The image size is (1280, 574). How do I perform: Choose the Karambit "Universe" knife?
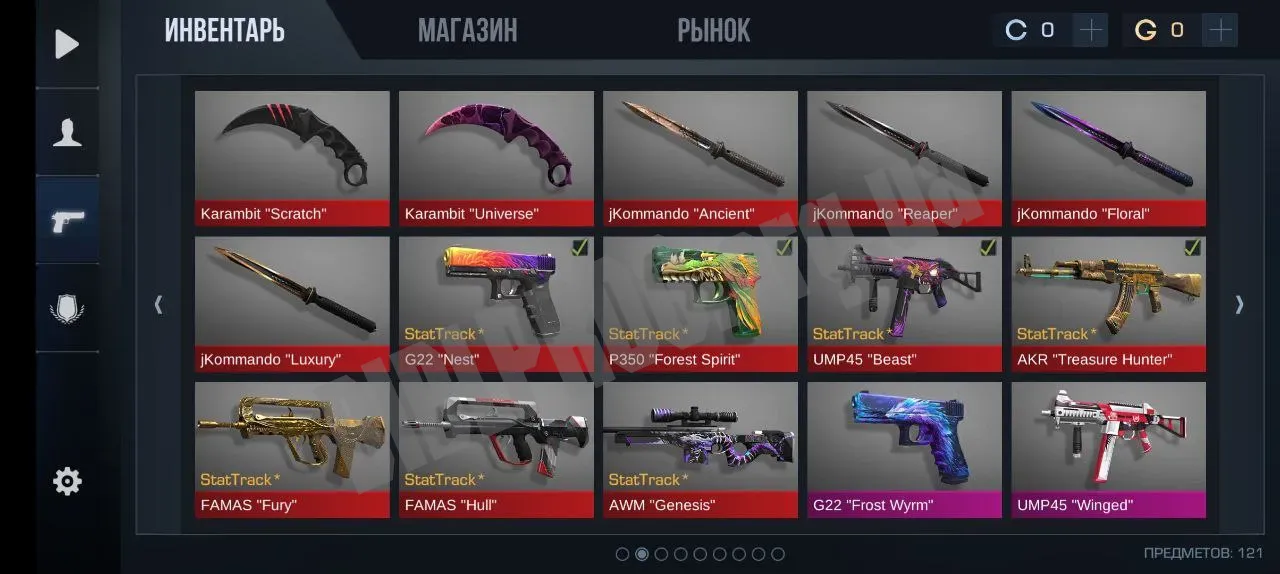tap(496, 158)
